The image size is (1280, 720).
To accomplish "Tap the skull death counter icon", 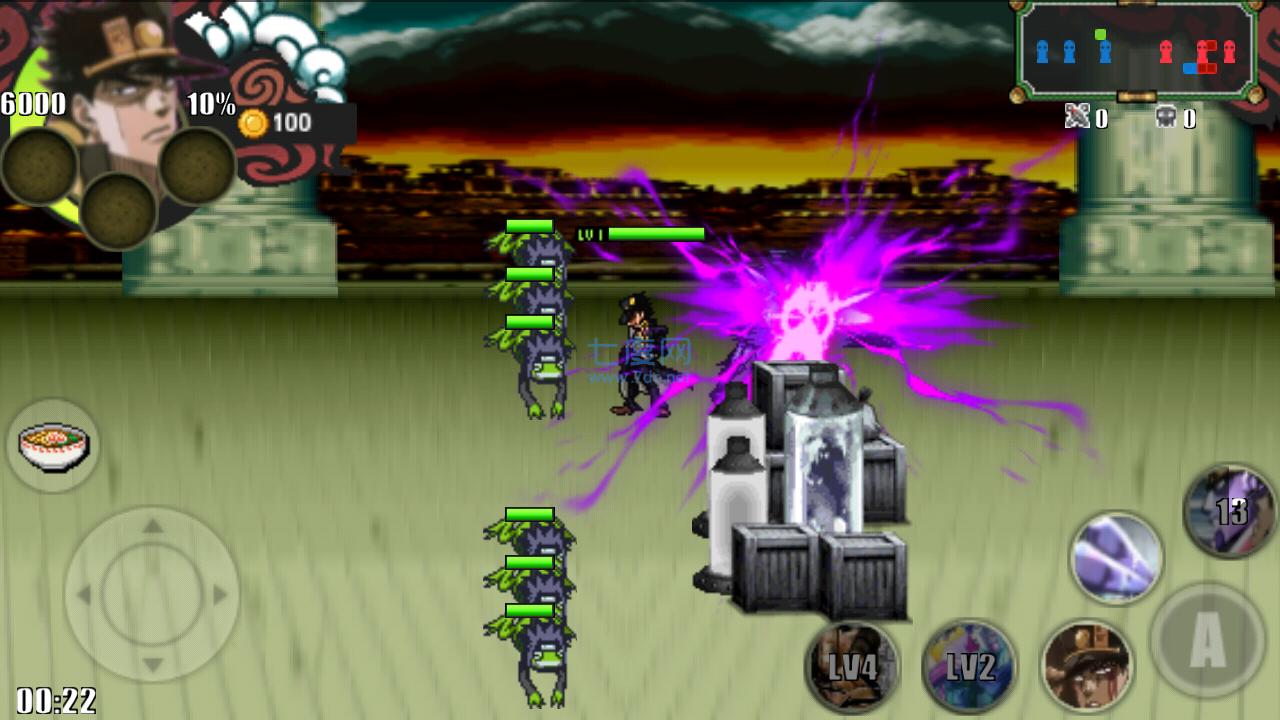I will coord(1166,118).
